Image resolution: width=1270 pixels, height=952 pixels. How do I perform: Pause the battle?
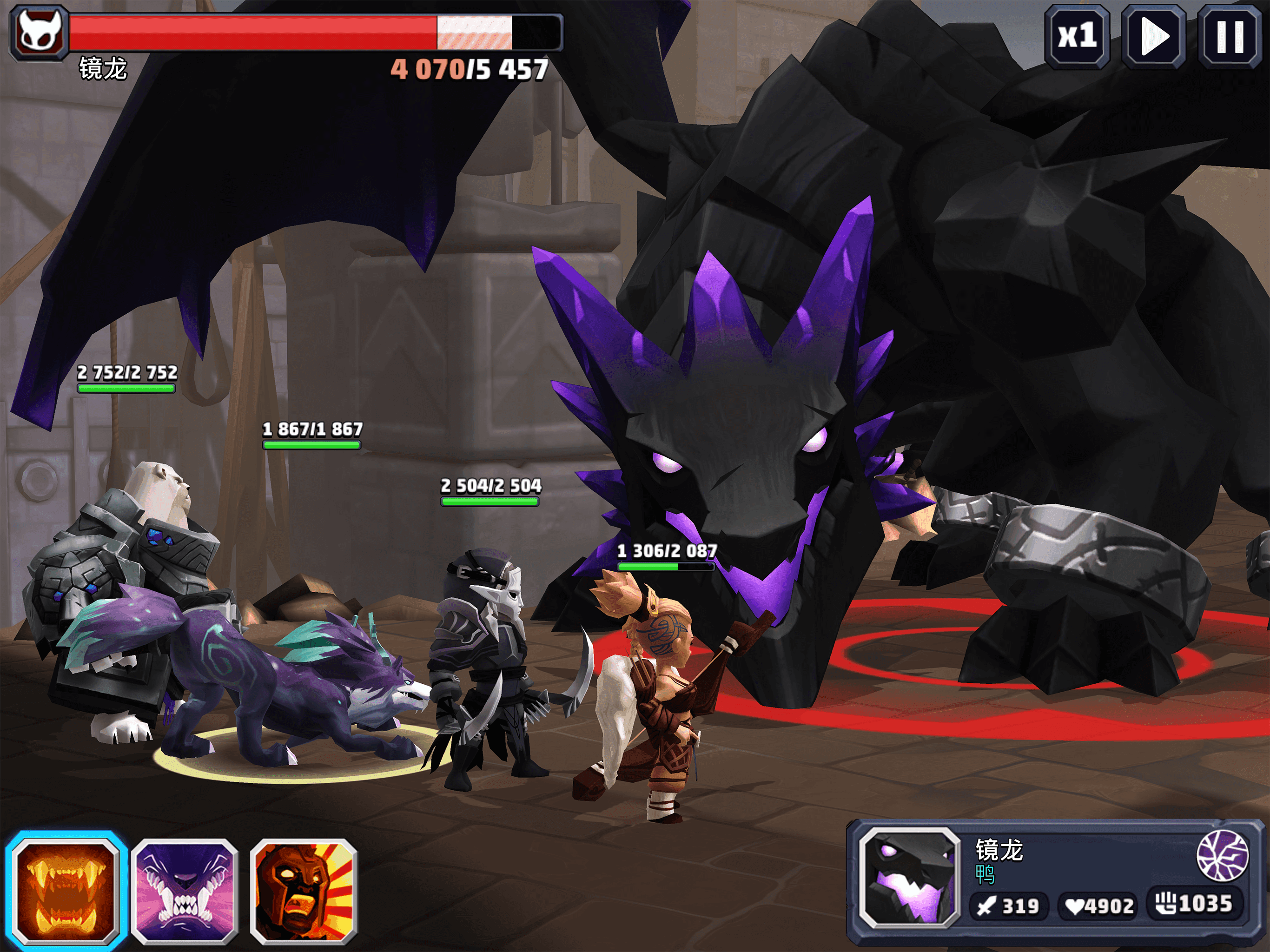(1229, 36)
